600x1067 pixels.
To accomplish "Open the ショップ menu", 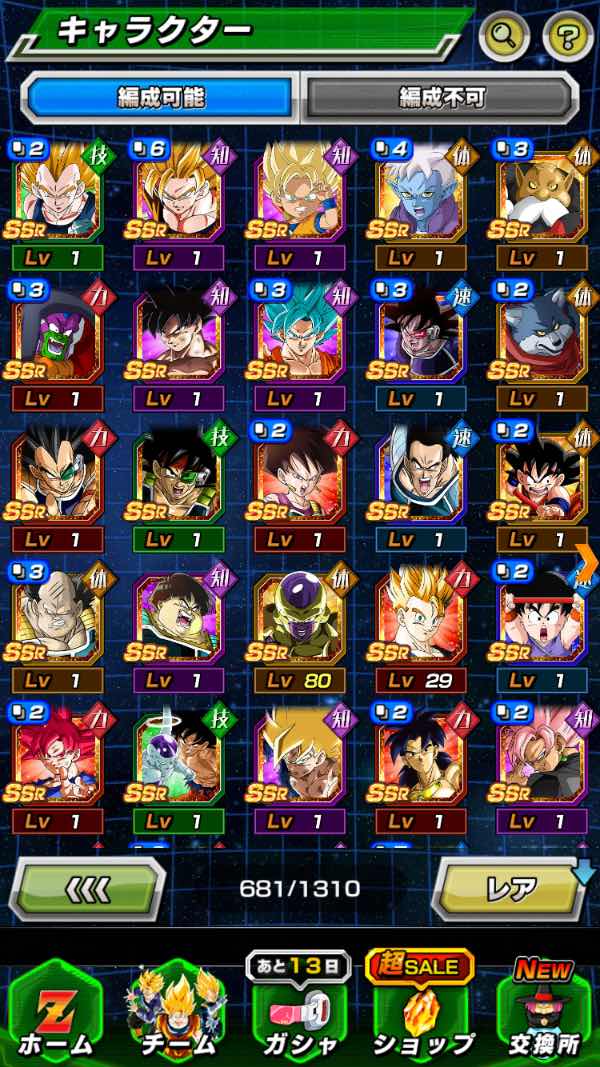I will pos(422,1012).
